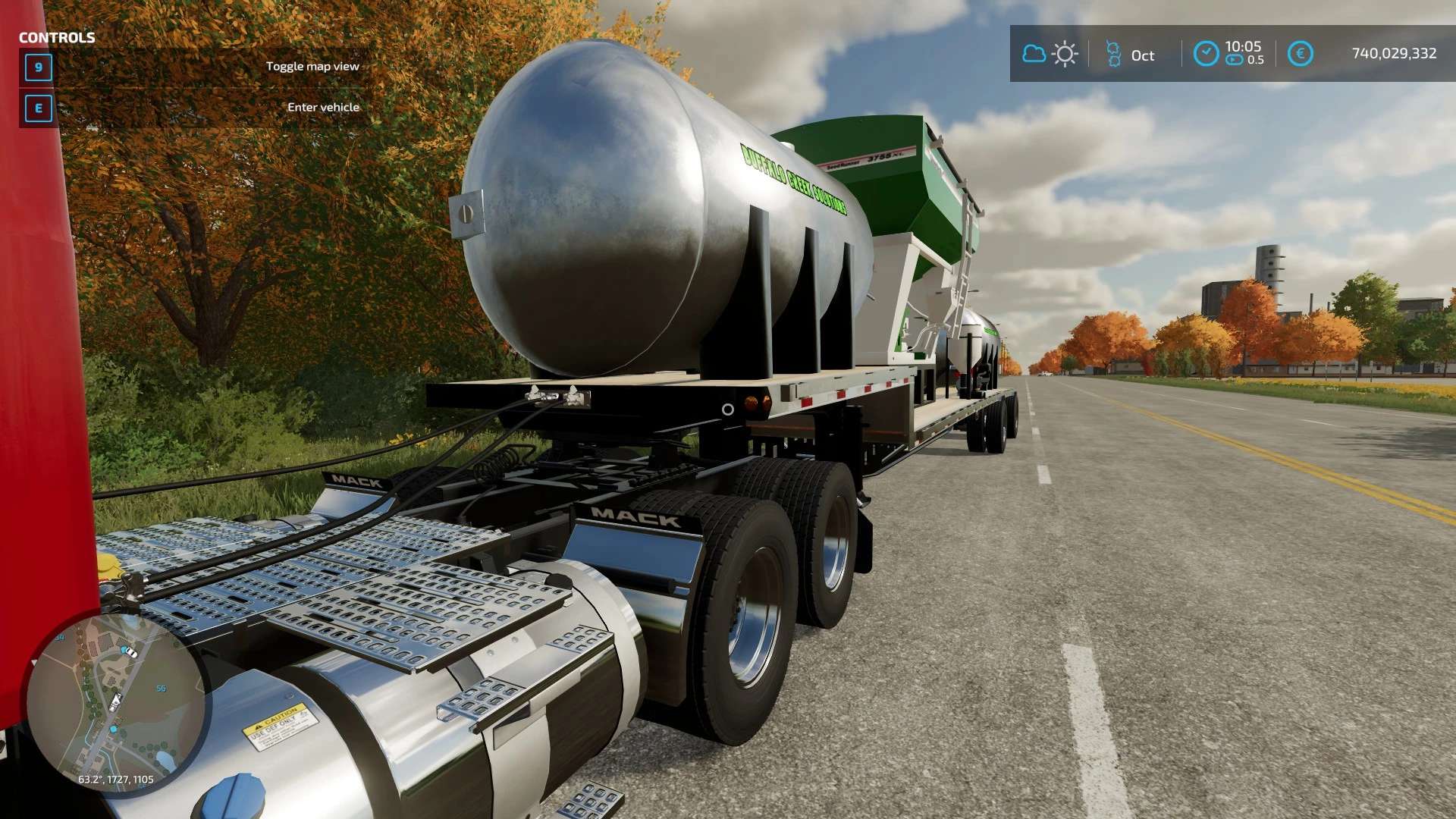Select the clock icon beside 10:05
The width and height of the screenshot is (1456, 819).
1206,54
